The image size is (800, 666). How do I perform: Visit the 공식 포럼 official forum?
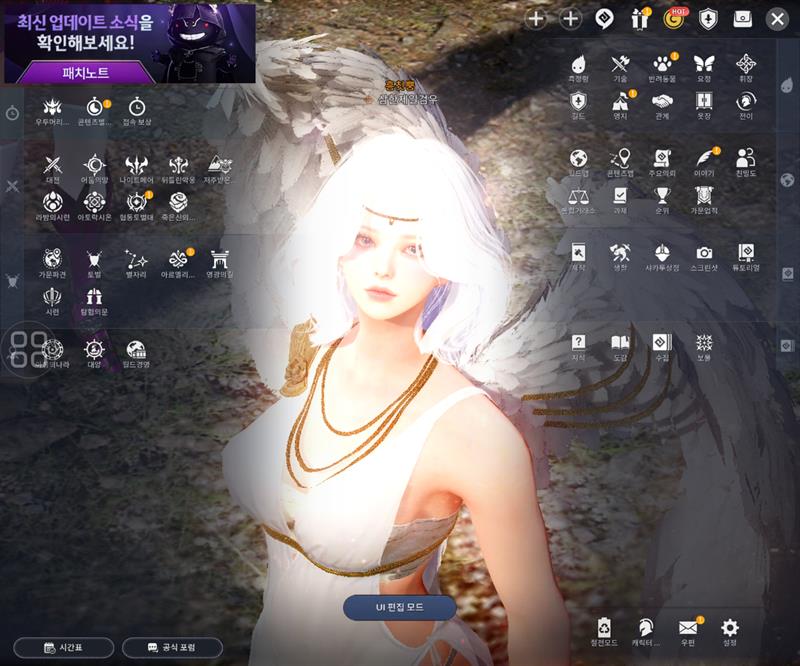click(x=171, y=648)
